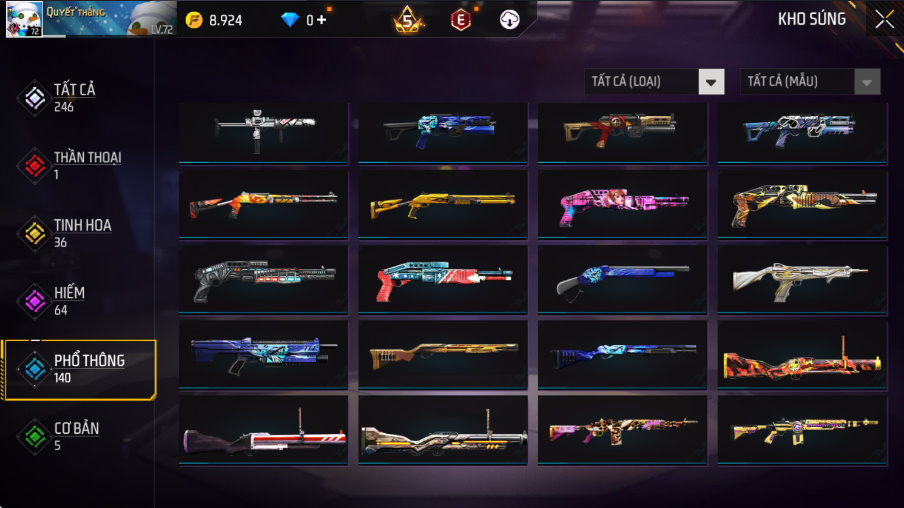This screenshot has width=904, height=508.
Task: Close the Kho Súng weapon vault screen
Action: [x=884, y=19]
